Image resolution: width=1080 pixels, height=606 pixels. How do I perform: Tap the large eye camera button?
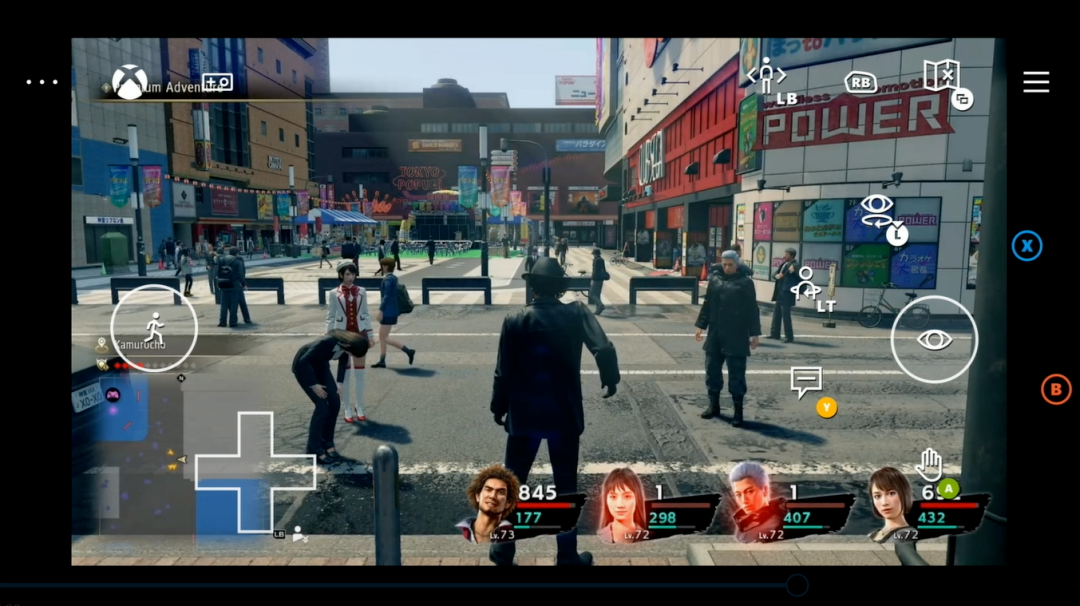click(x=934, y=340)
